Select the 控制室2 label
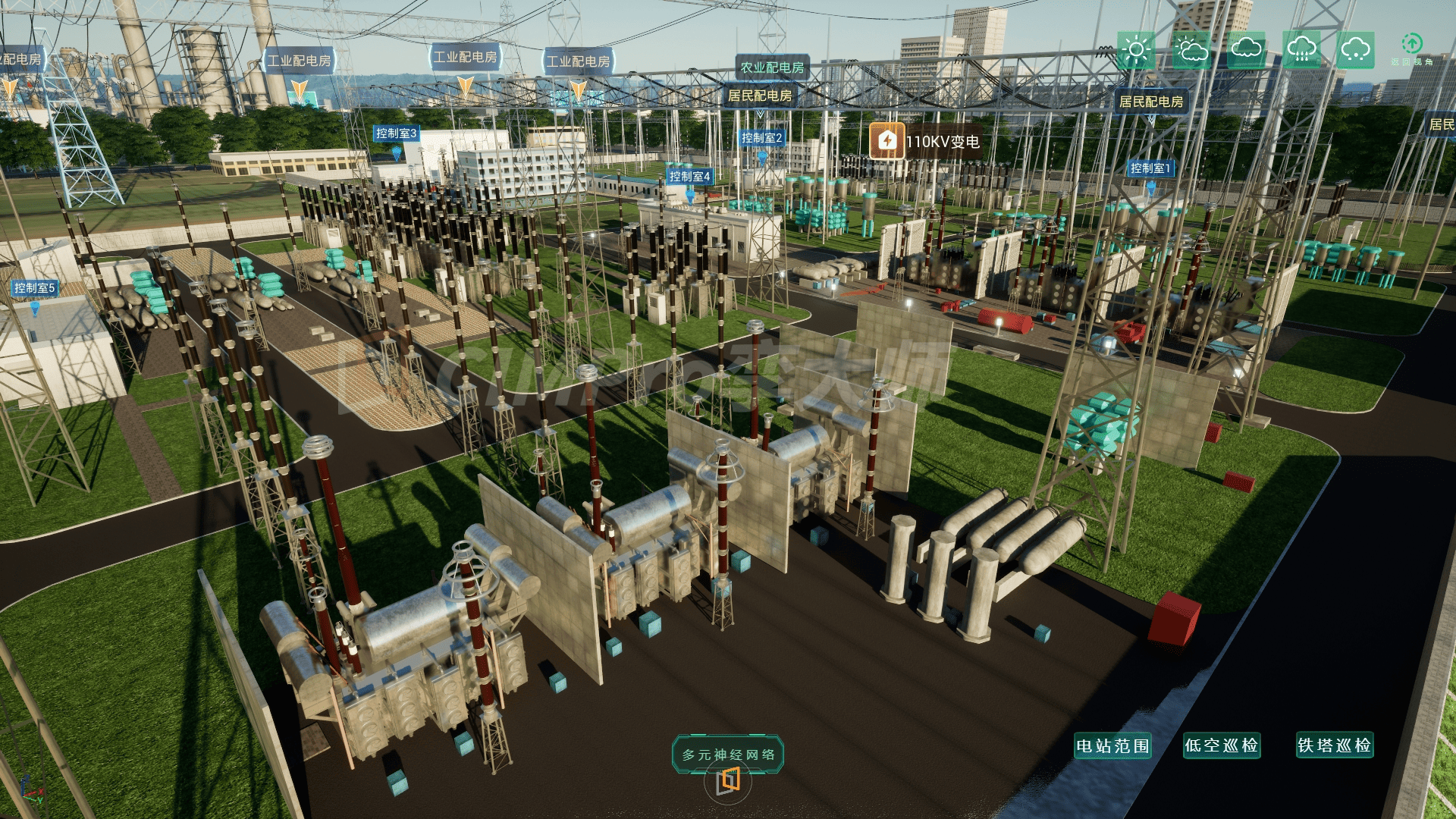 [761, 138]
